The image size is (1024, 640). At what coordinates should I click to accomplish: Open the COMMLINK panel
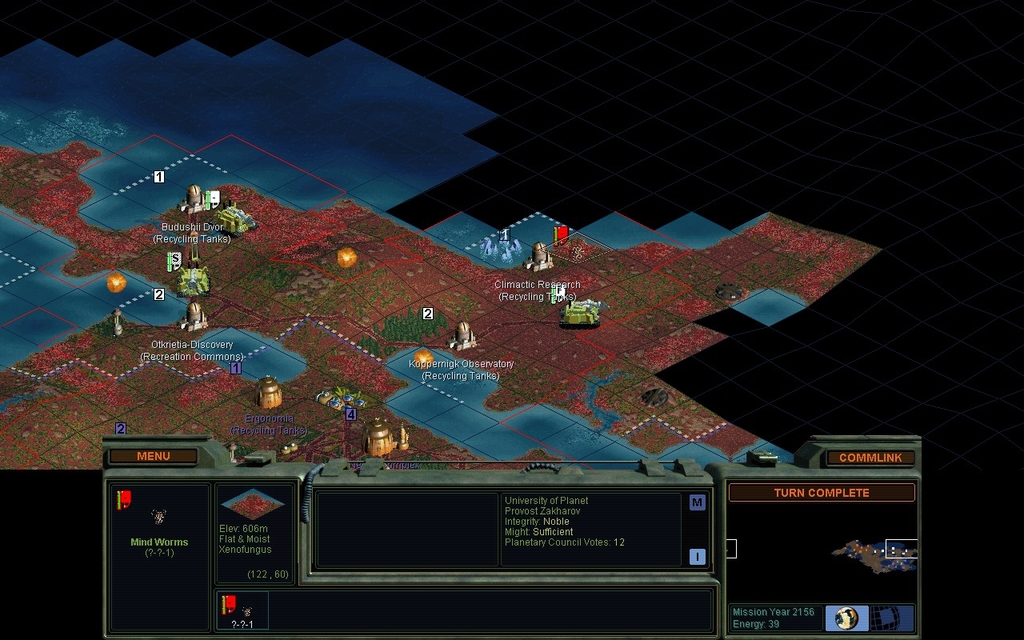coord(870,458)
